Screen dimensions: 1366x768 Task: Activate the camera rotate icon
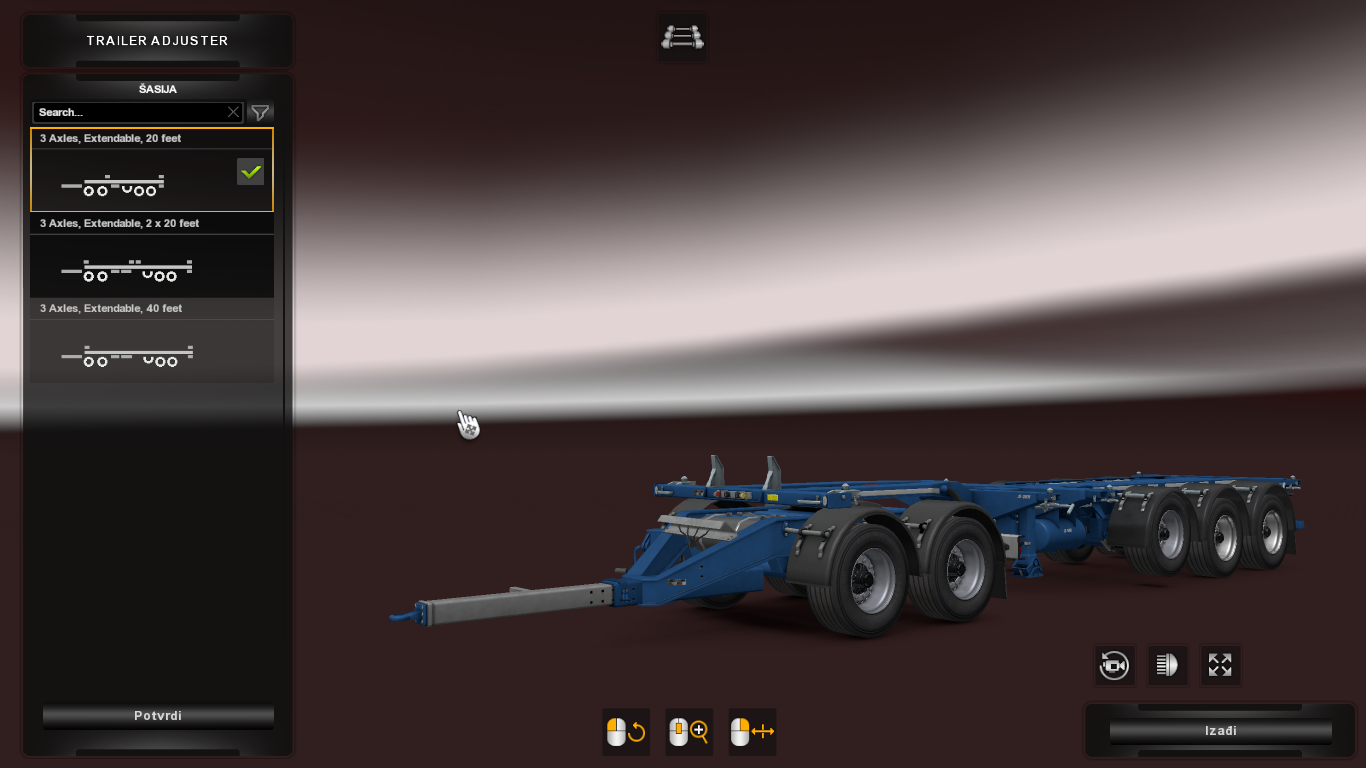click(1114, 665)
